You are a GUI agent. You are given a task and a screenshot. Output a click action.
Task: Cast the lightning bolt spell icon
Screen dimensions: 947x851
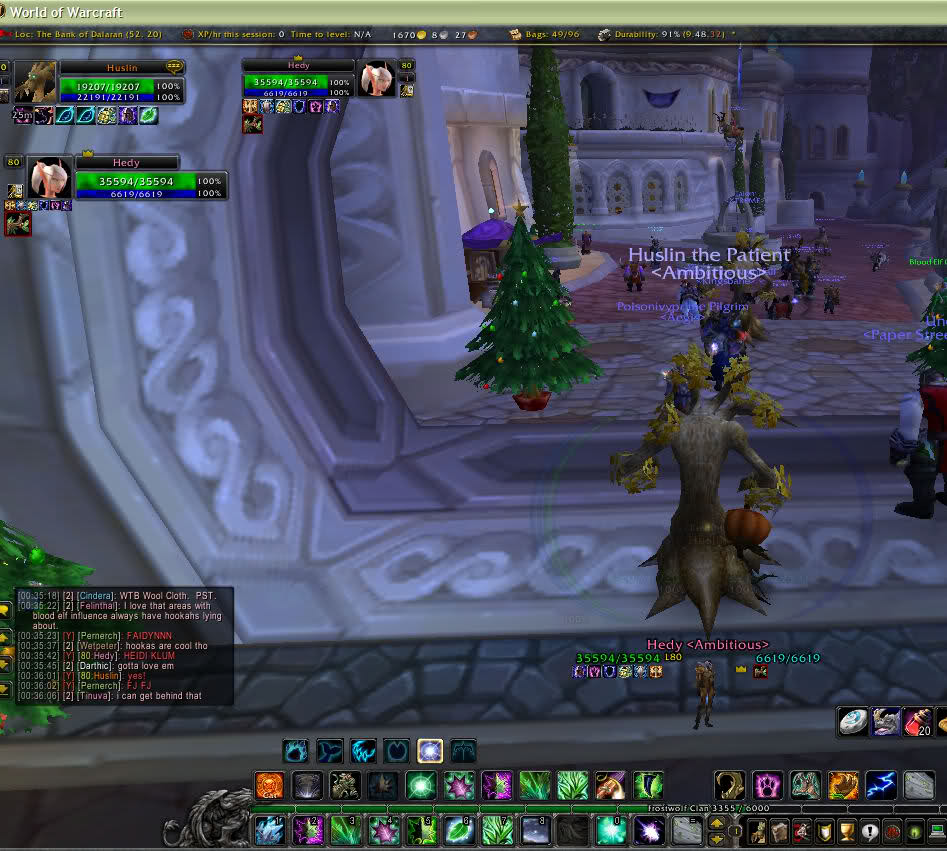(x=881, y=786)
